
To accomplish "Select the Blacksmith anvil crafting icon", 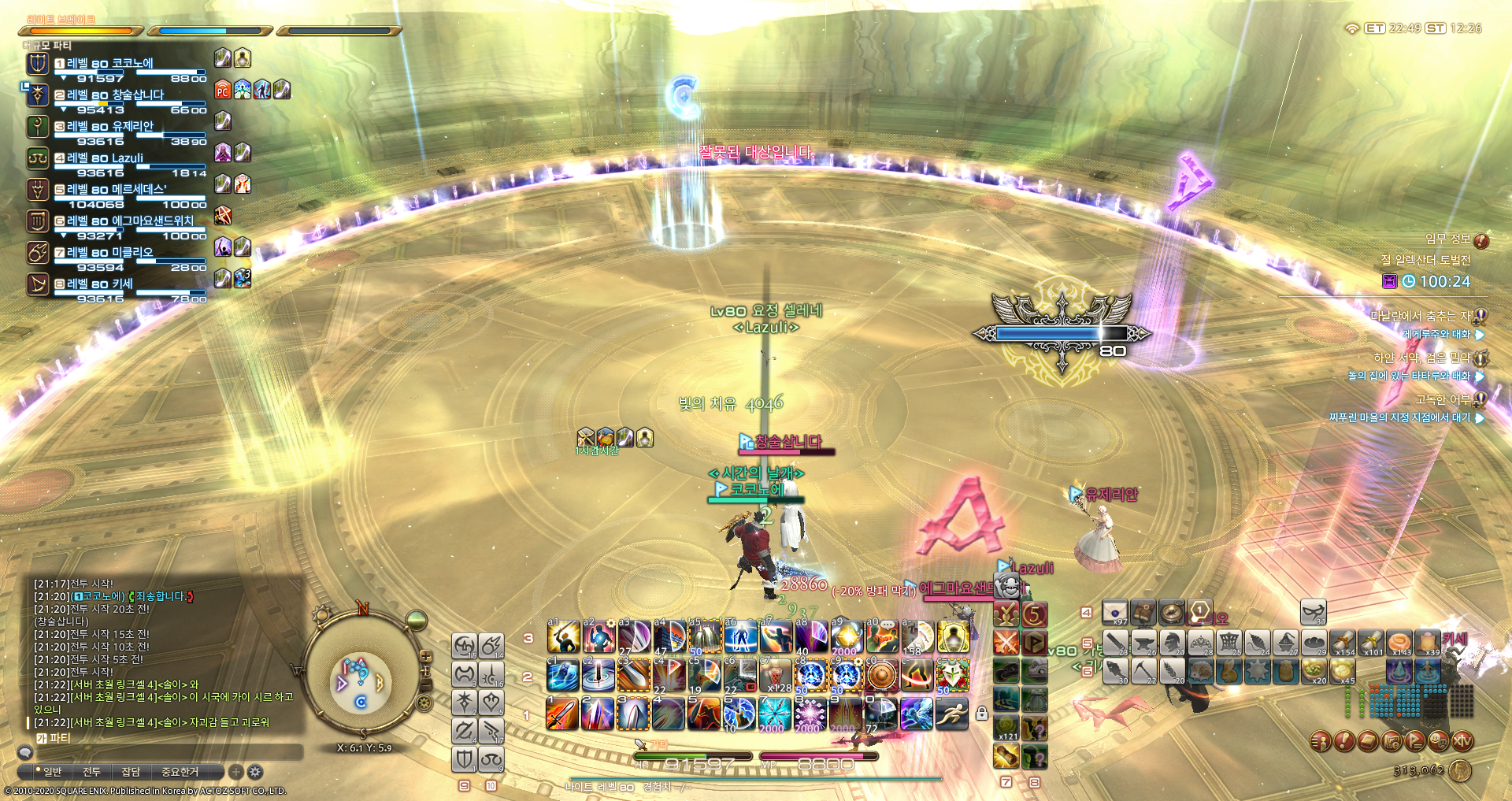I will click(x=1143, y=643).
